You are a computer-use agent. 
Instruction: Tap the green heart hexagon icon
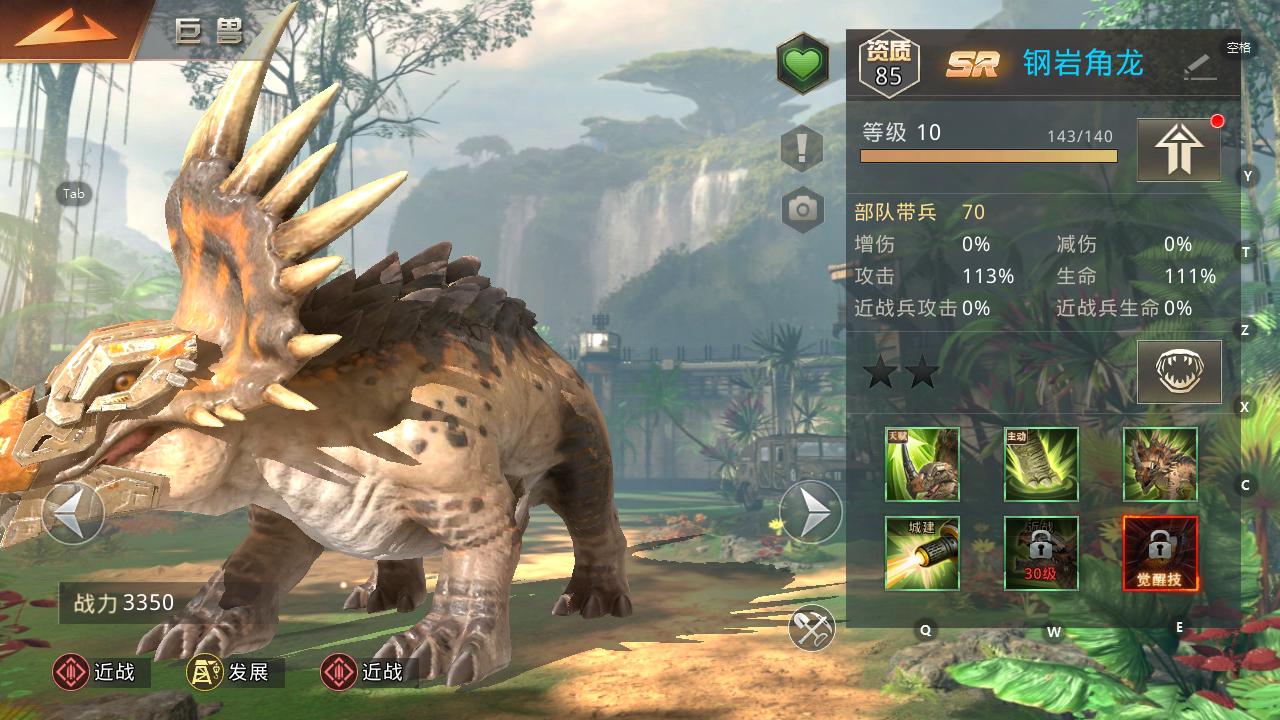click(x=802, y=64)
